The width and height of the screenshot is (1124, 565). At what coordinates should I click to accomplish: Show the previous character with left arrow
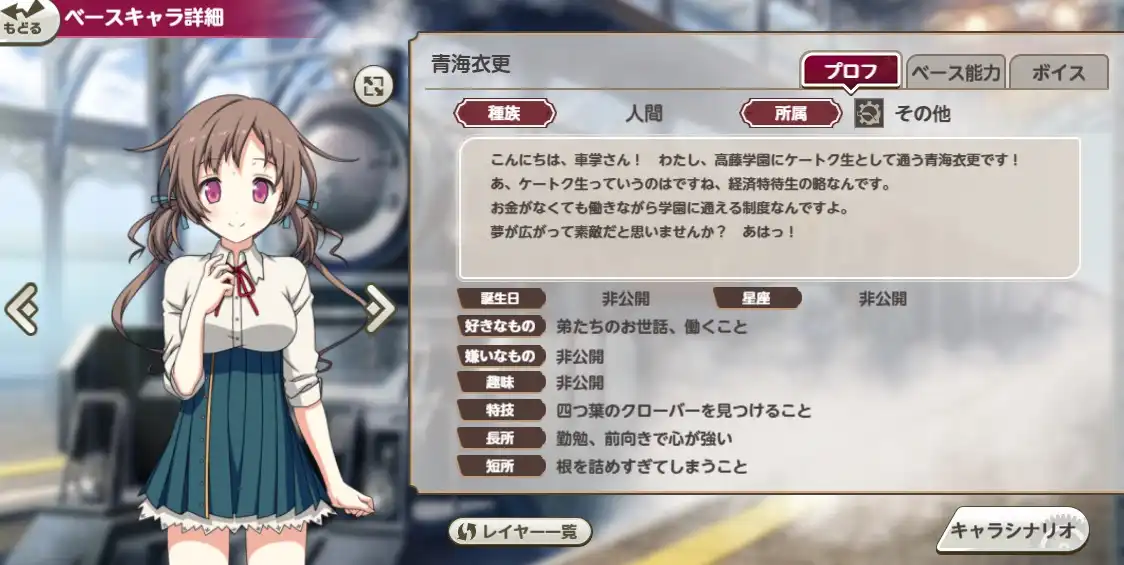21,309
